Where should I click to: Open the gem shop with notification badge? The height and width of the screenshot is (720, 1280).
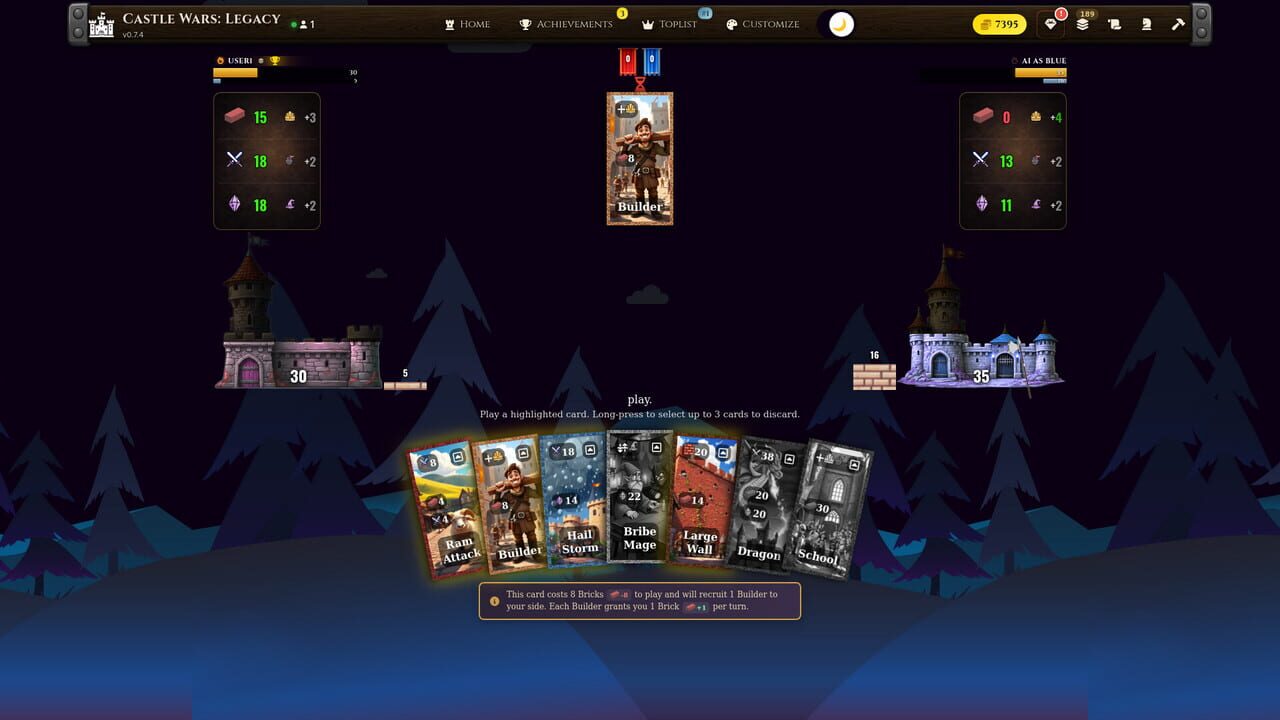click(x=1051, y=24)
